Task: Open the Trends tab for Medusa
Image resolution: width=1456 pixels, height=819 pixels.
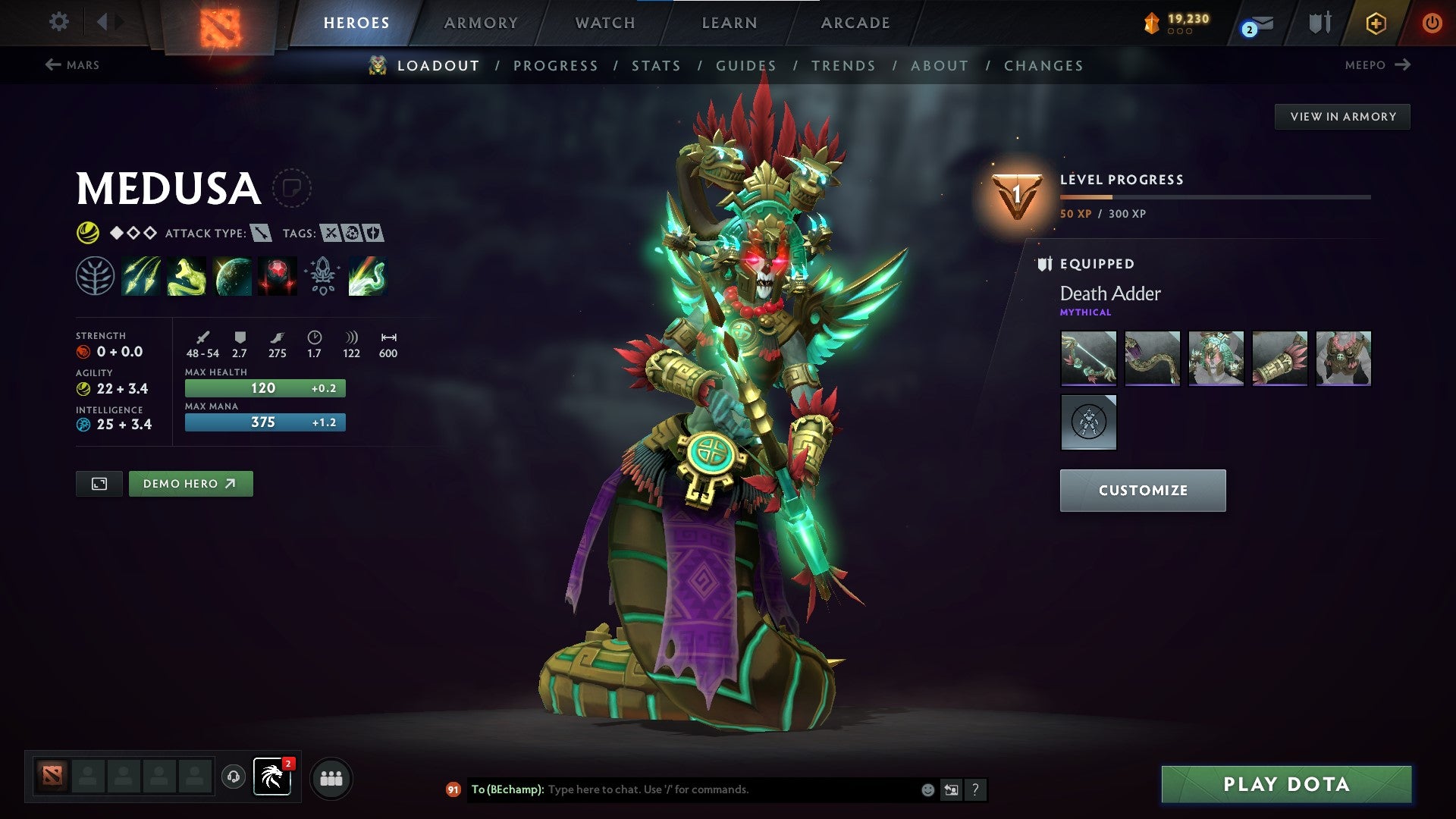Action: point(843,66)
